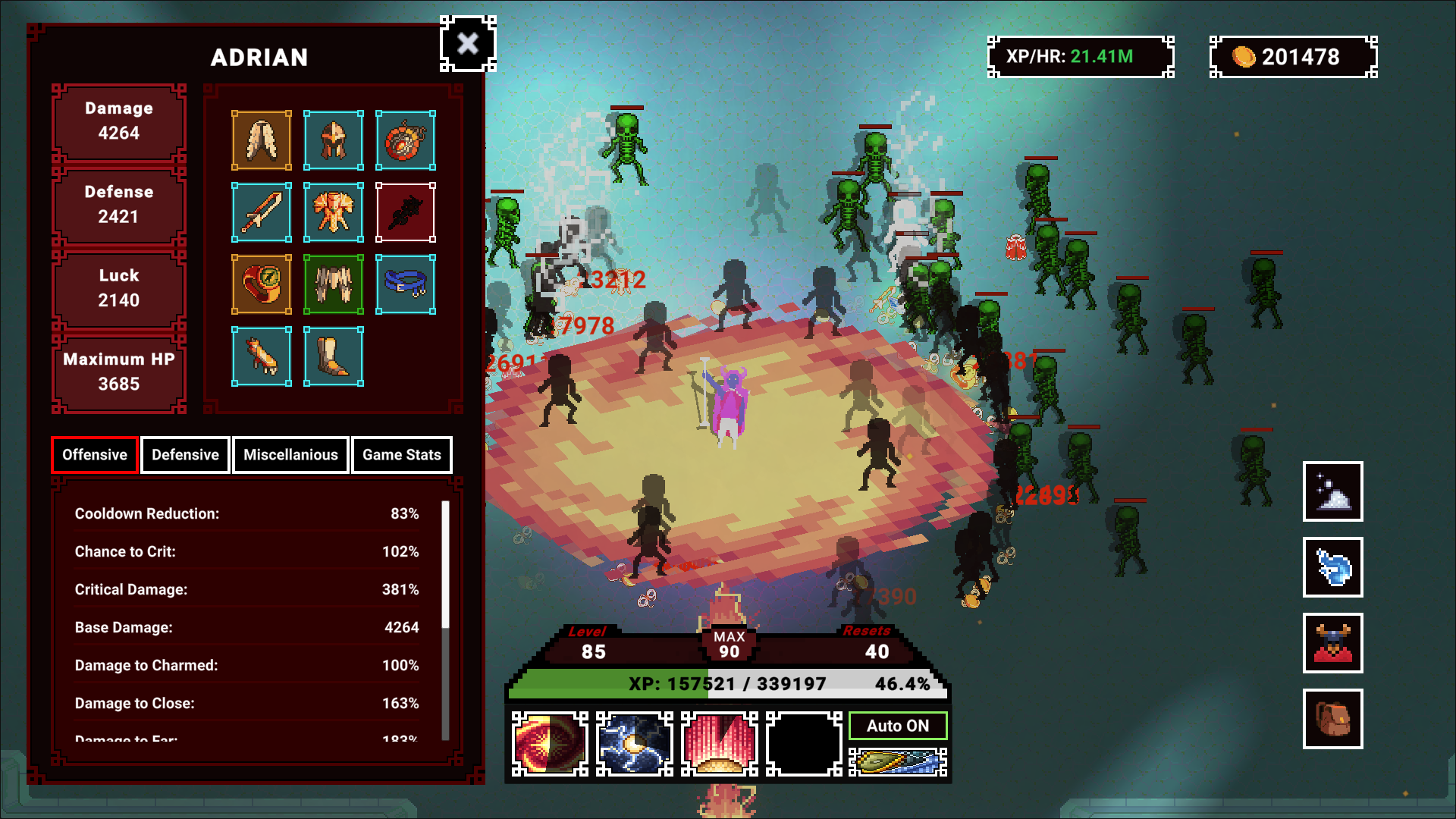Activate the lightning storm skill
Image resolution: width=1456 pixels, height=819 pixels.
click(635, 744)
